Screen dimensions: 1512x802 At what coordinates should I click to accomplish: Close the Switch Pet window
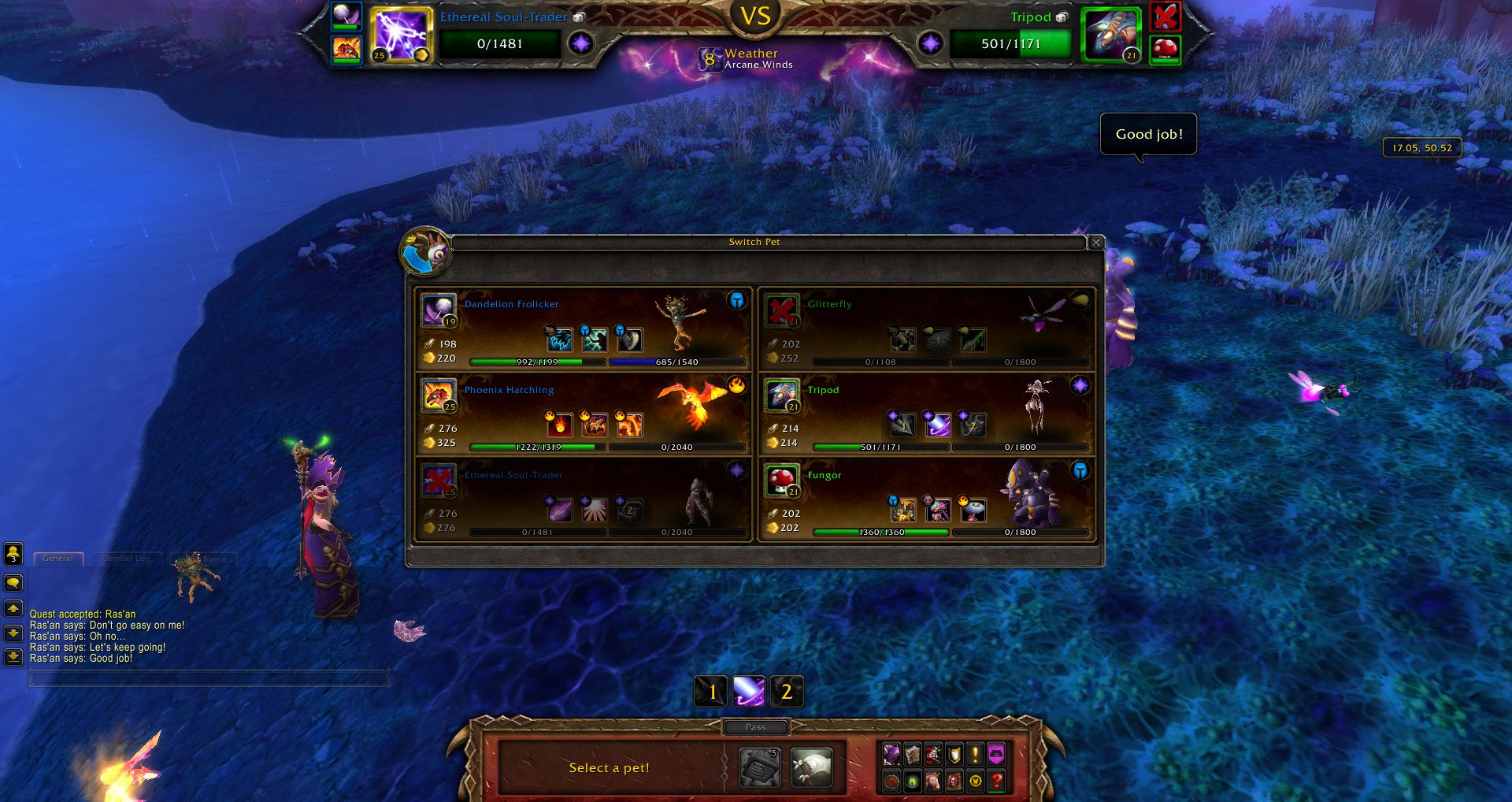click(1095, 243)
